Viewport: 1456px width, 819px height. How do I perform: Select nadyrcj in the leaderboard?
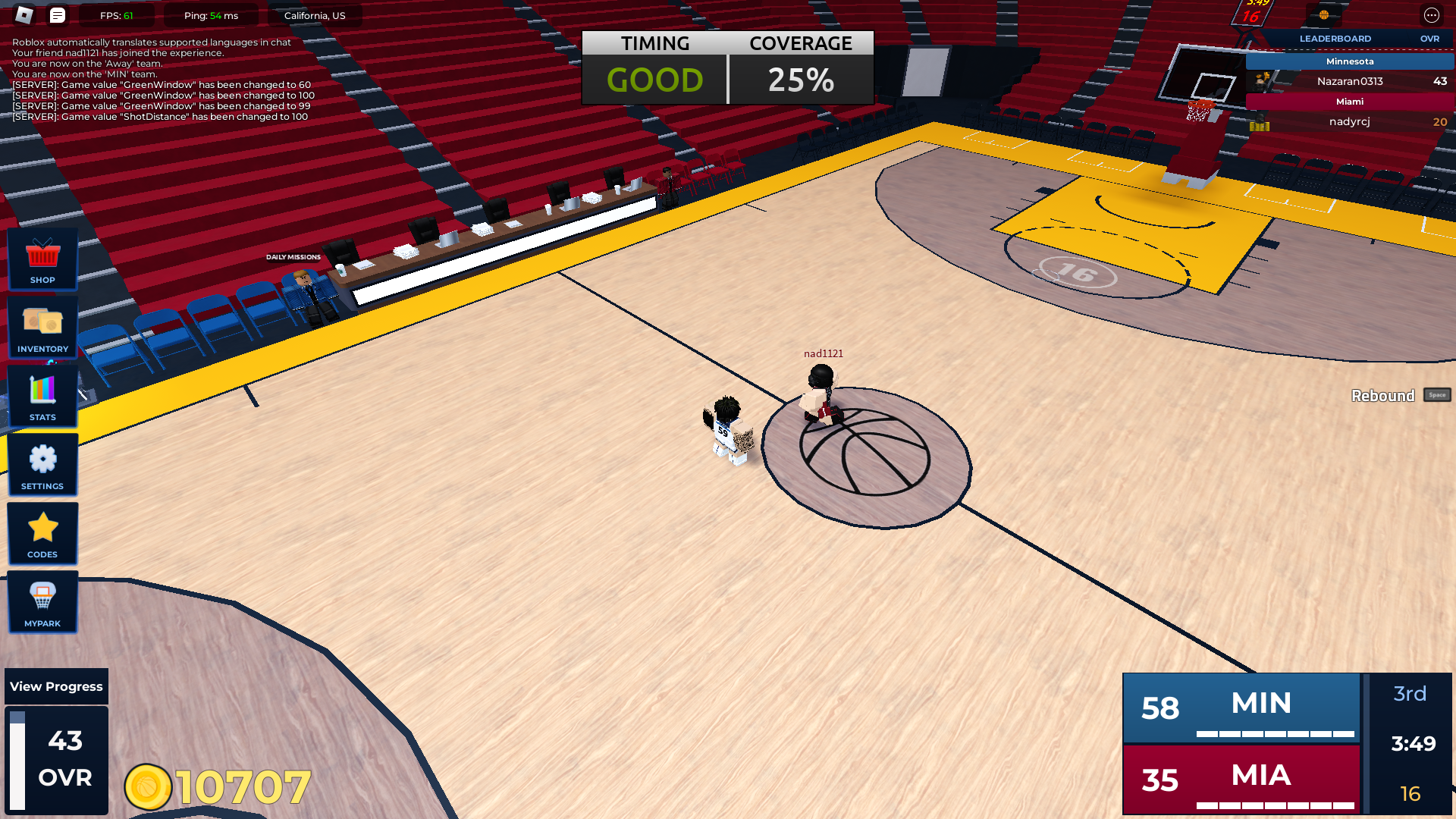1350,121
